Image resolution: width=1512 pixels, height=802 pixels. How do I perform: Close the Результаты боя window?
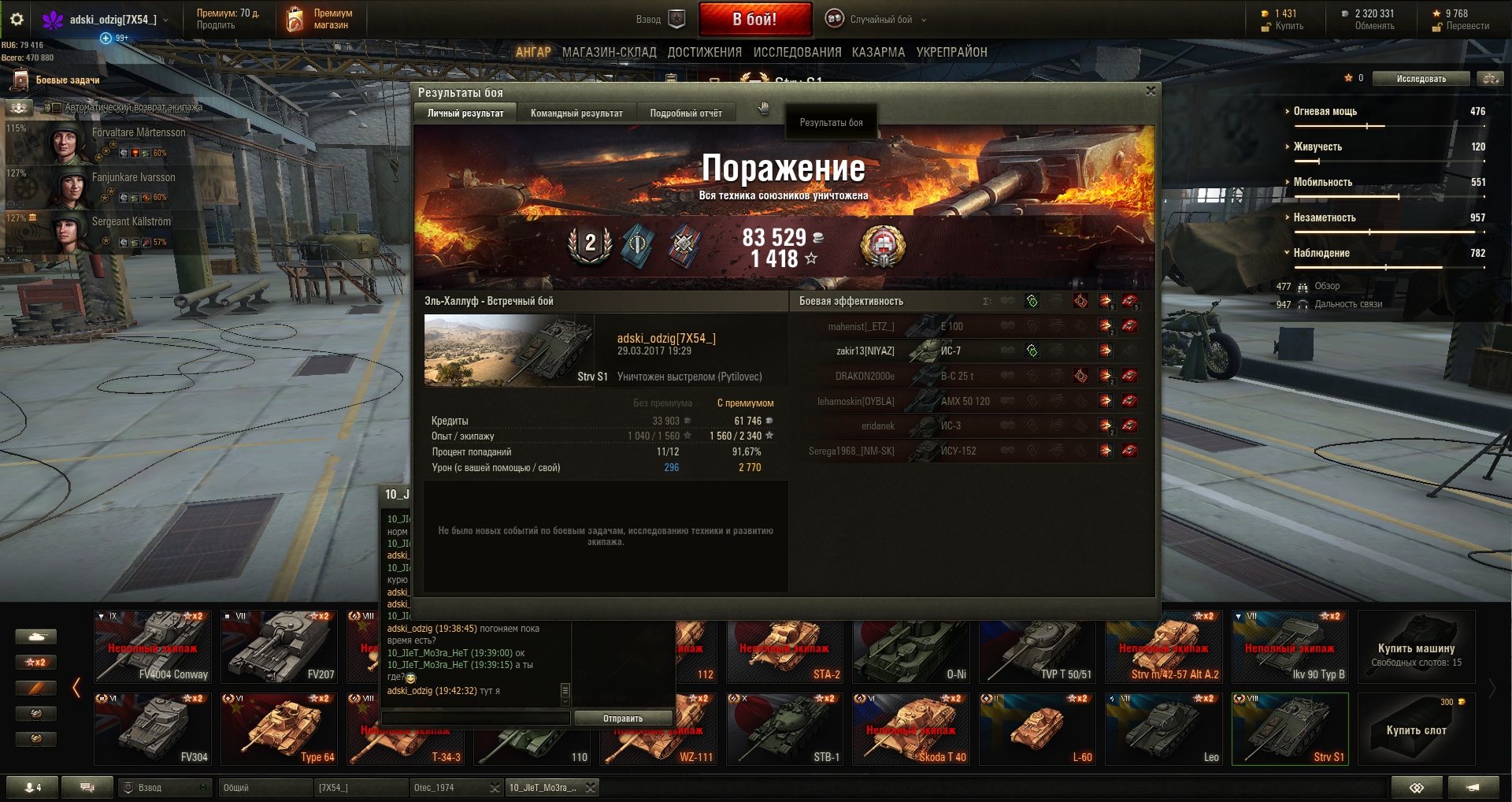1151,91
